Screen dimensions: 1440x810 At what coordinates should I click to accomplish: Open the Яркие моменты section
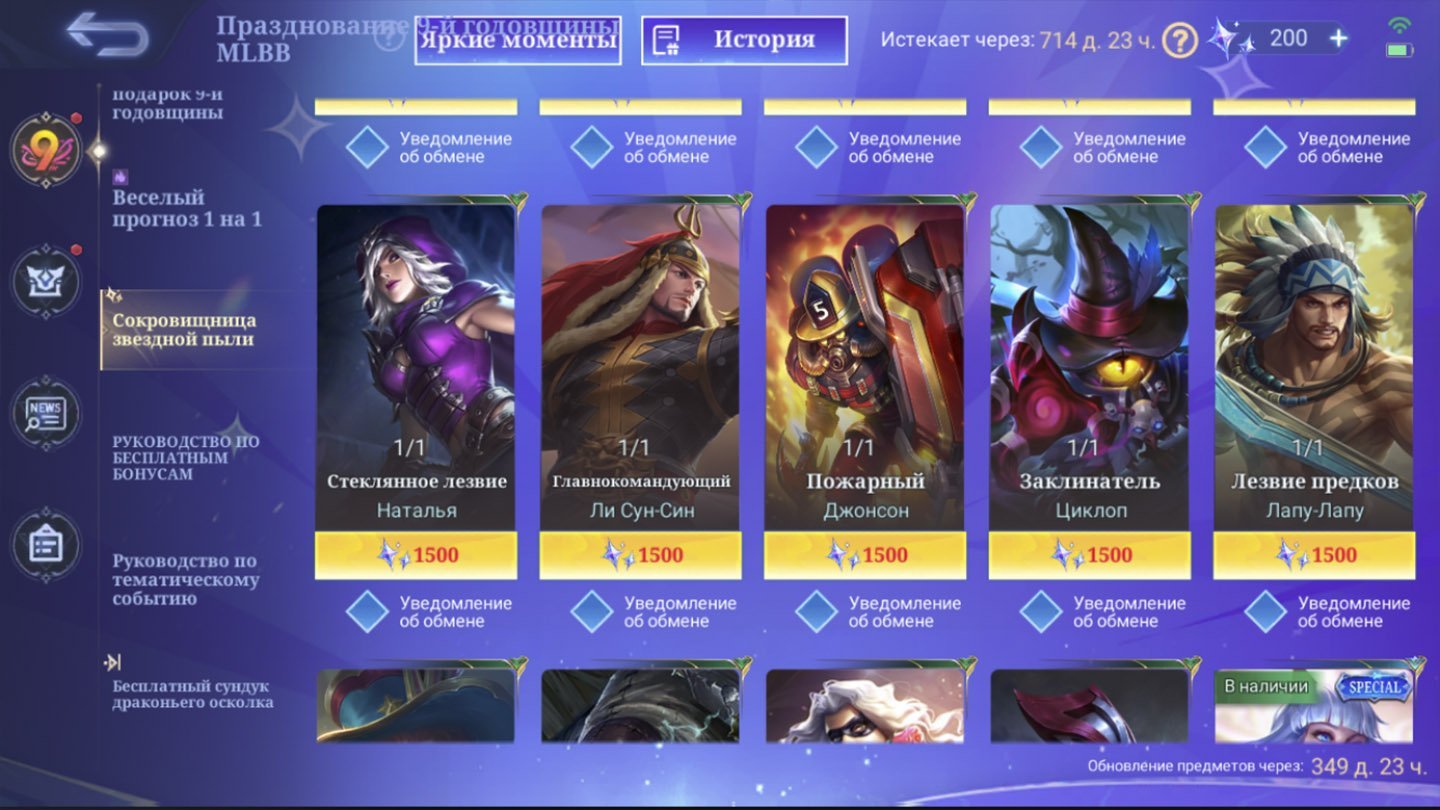tap(518, 41)
